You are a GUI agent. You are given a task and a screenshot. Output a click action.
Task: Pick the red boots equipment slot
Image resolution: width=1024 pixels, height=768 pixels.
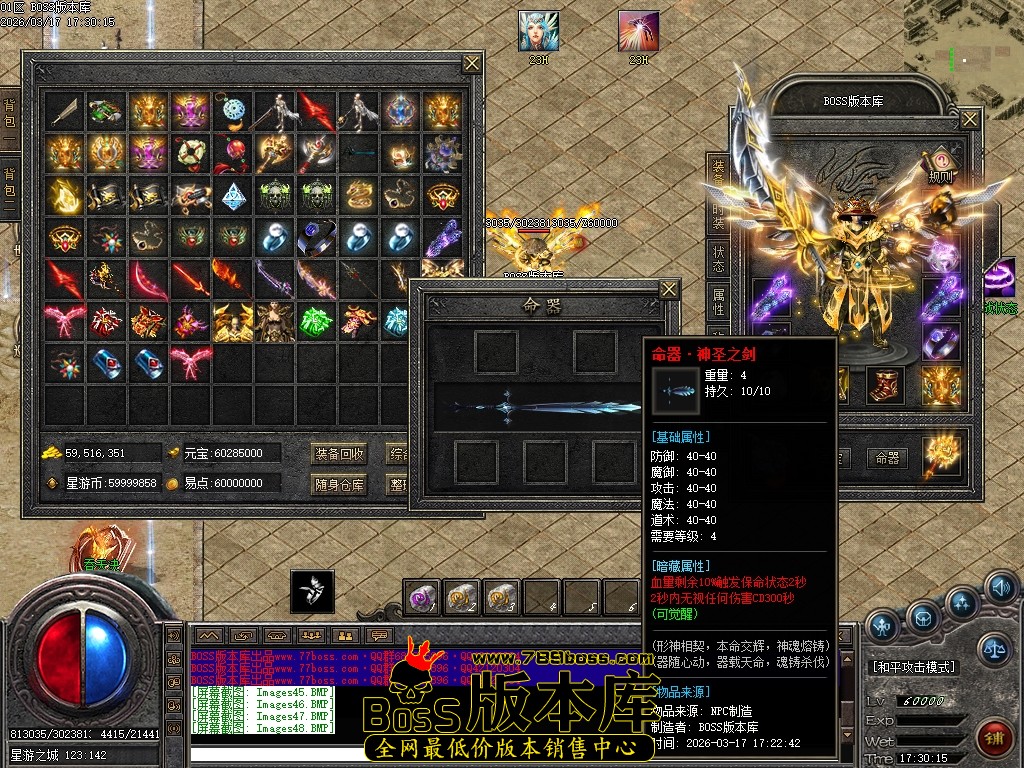[x=884, y=385]
